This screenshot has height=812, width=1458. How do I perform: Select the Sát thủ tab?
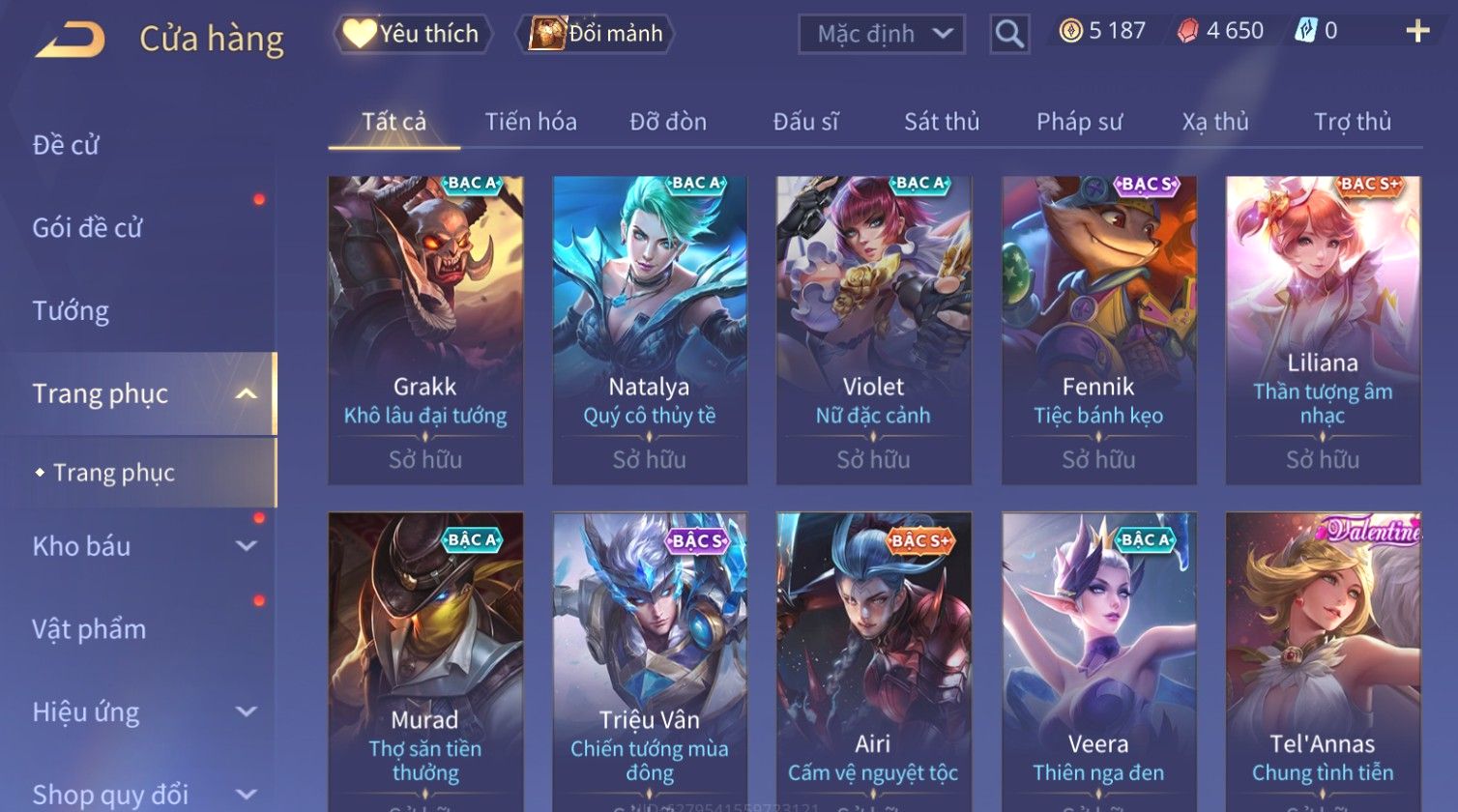tap(941, 122)
